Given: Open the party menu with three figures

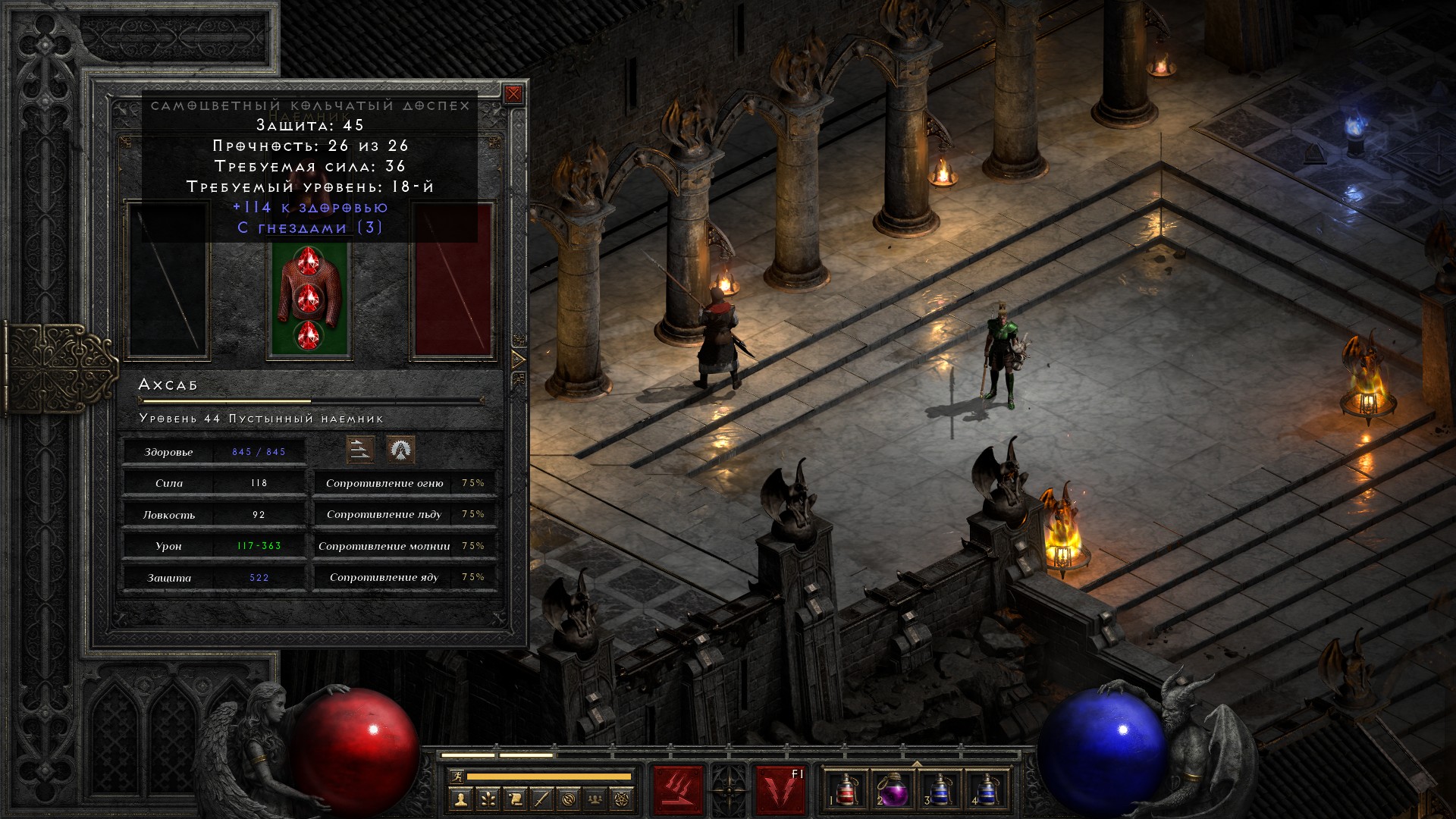Looking at the screenshot, I should tap(595, 799).
